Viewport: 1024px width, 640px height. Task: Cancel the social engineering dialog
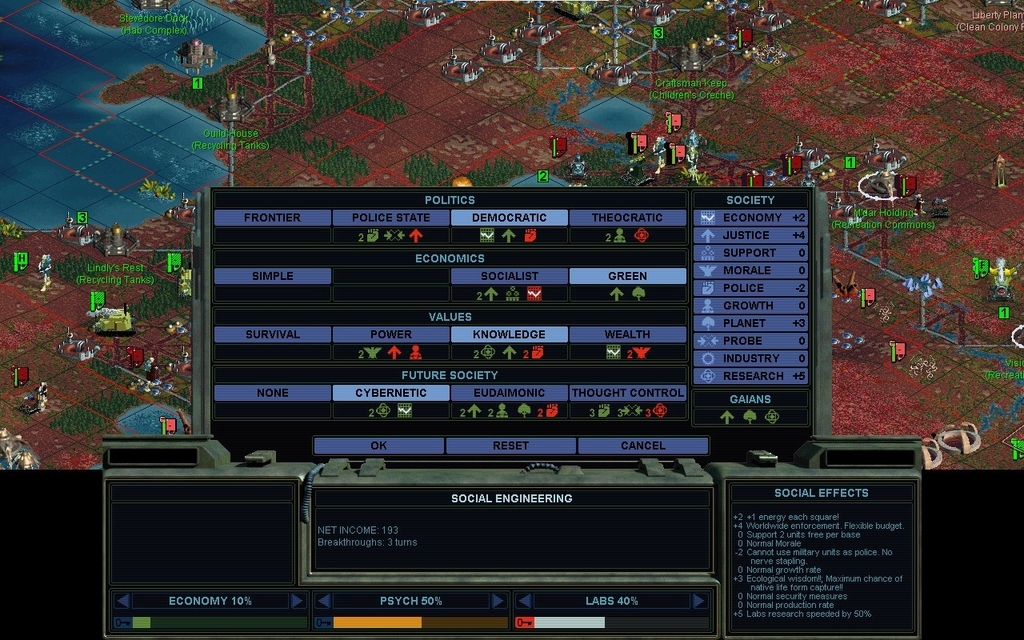point(642,445)
